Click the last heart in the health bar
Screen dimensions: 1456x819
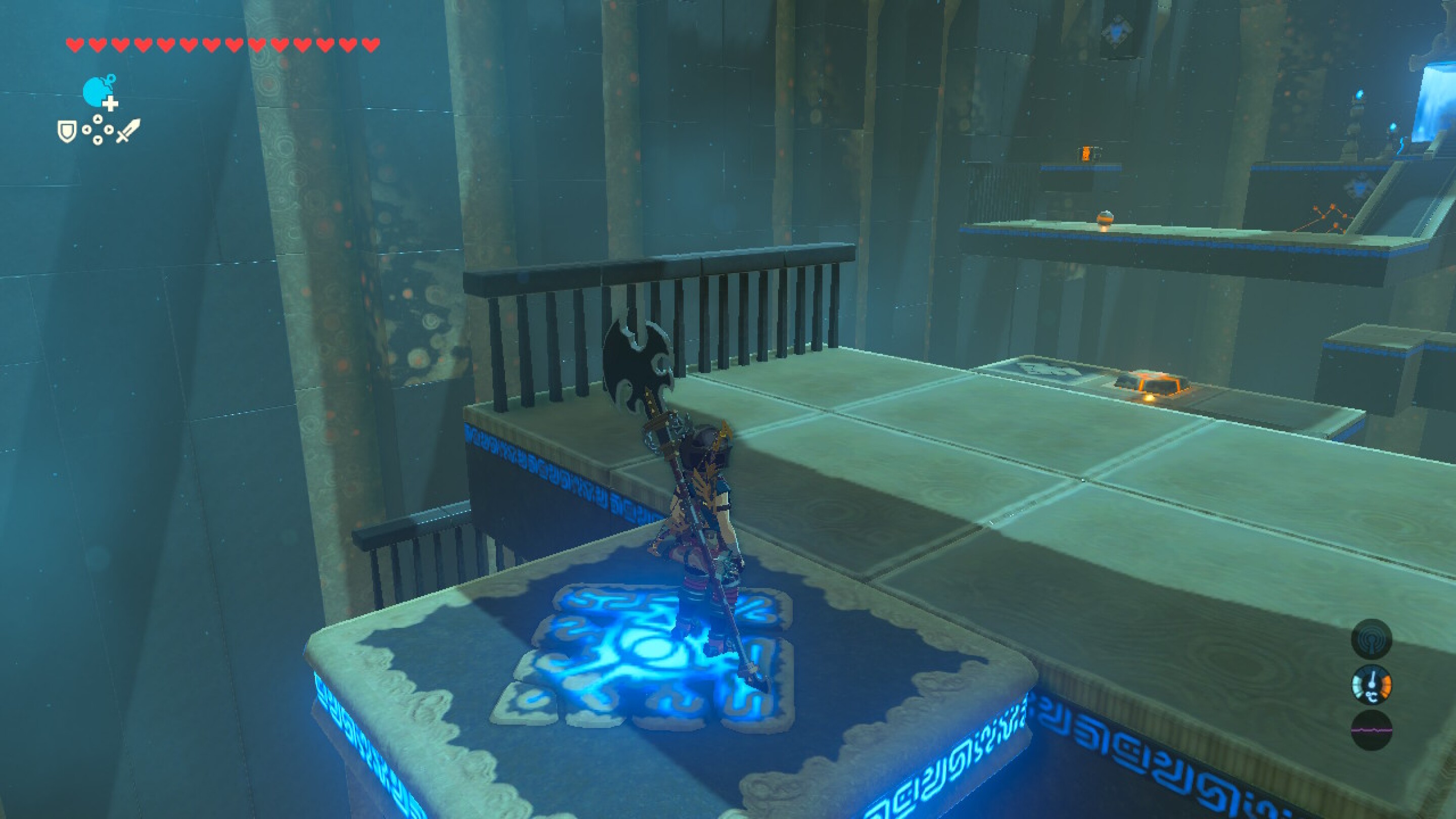point(372,42)
